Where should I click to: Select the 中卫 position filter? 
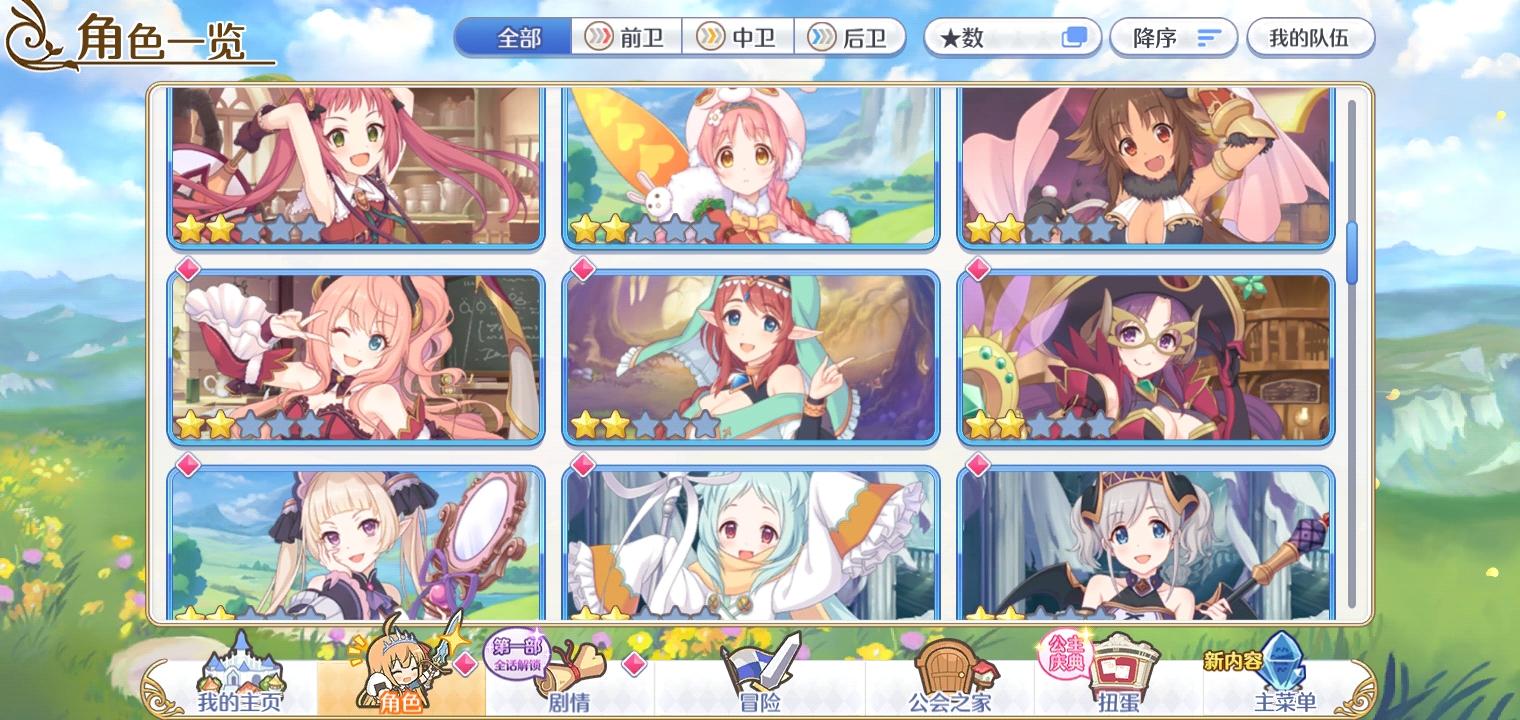(x=735, y=36)
